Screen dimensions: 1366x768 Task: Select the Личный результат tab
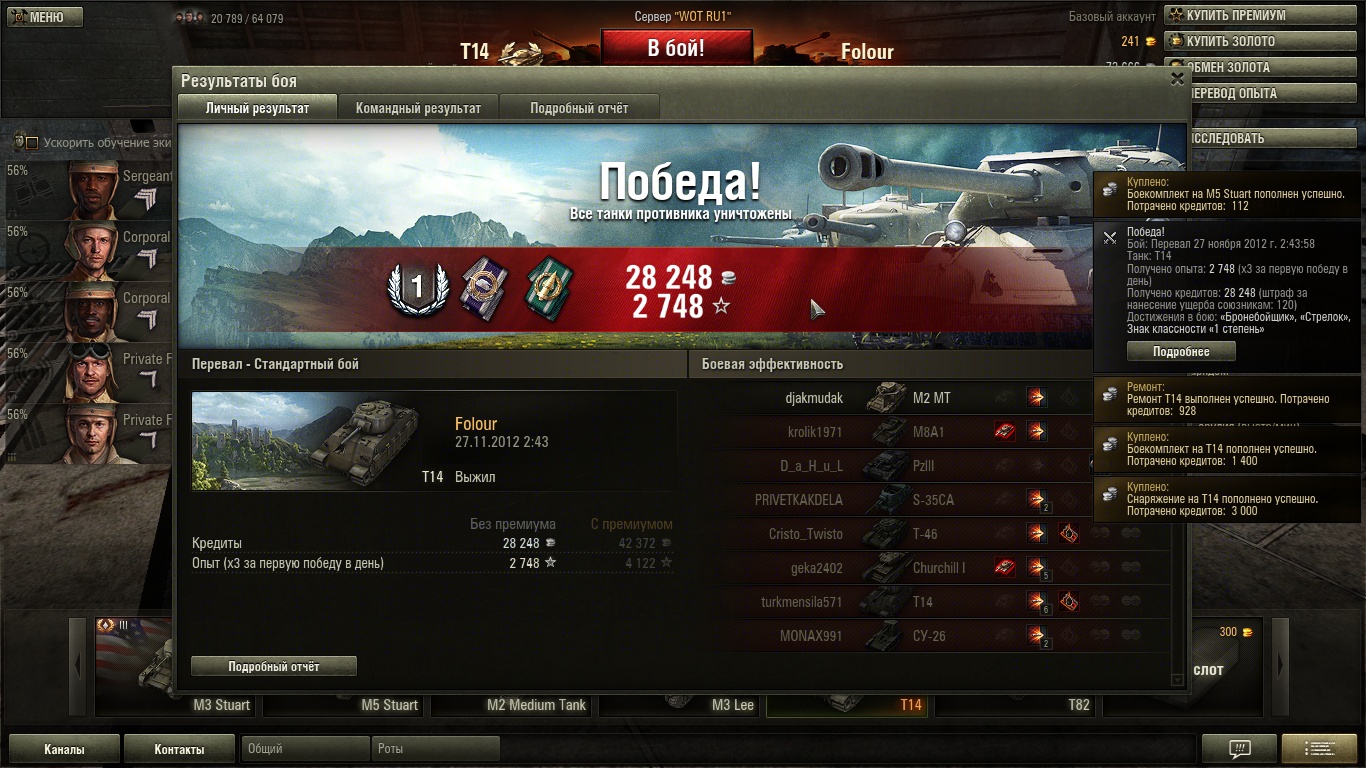pyautogui.click(x=257, y=108)
